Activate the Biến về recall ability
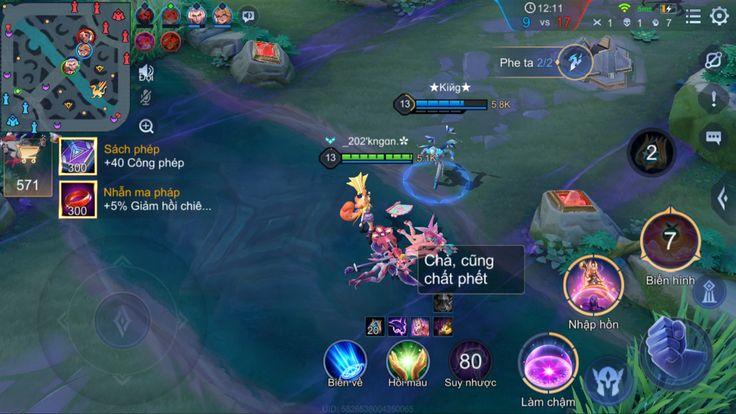736x414 pixels. pyautogui.click(x=345, y=360)
